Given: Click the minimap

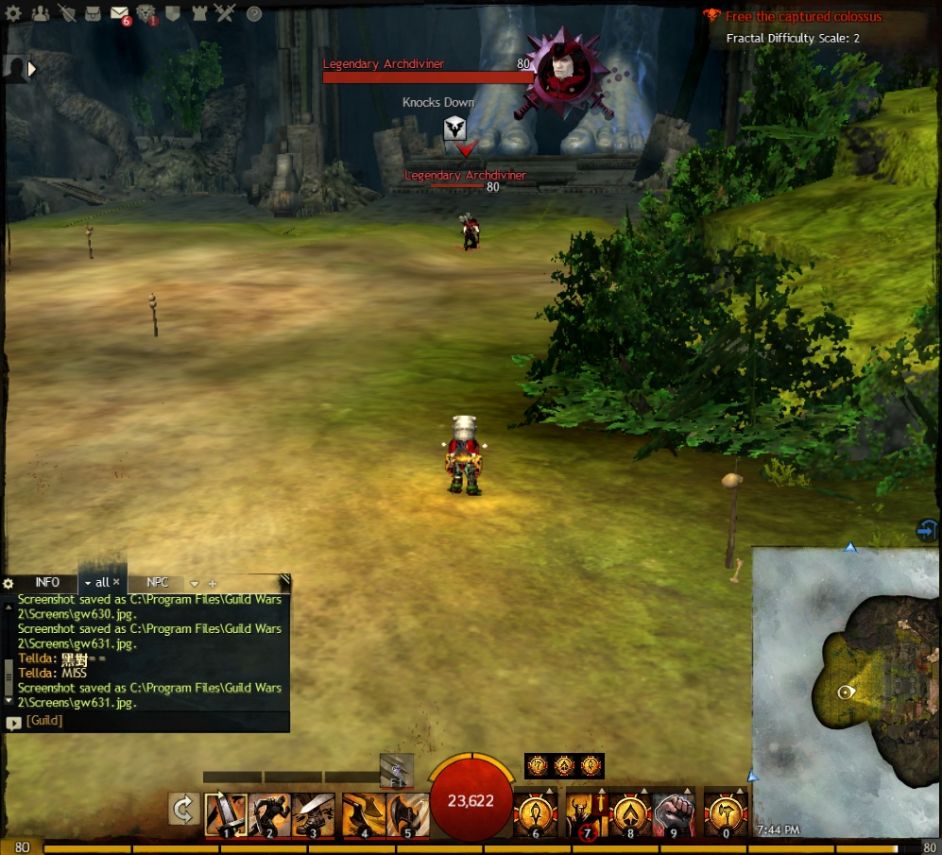Looking at the screenshot, I should point(845,690).
